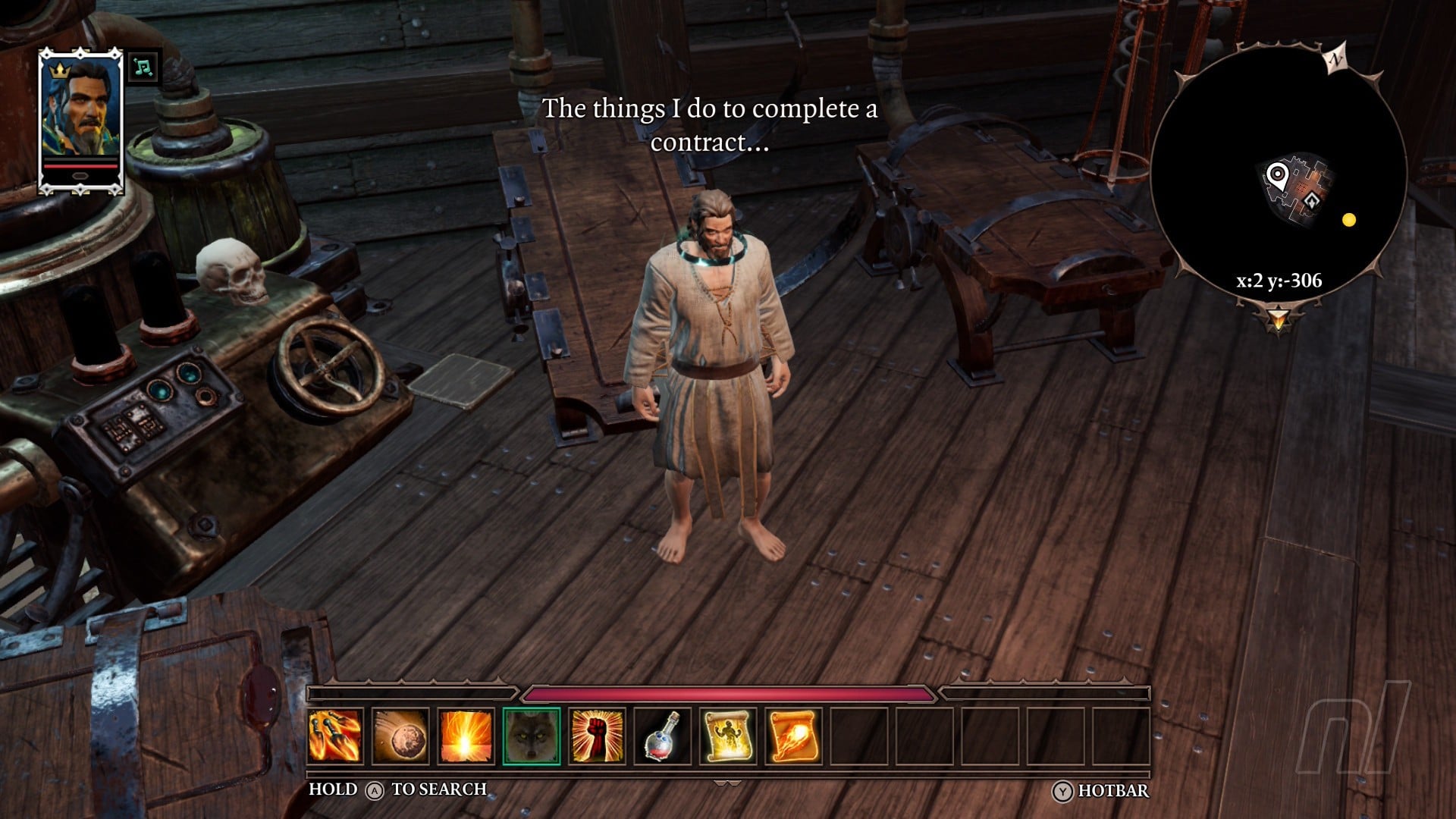Click the circular minimap

click(1279, 174)
